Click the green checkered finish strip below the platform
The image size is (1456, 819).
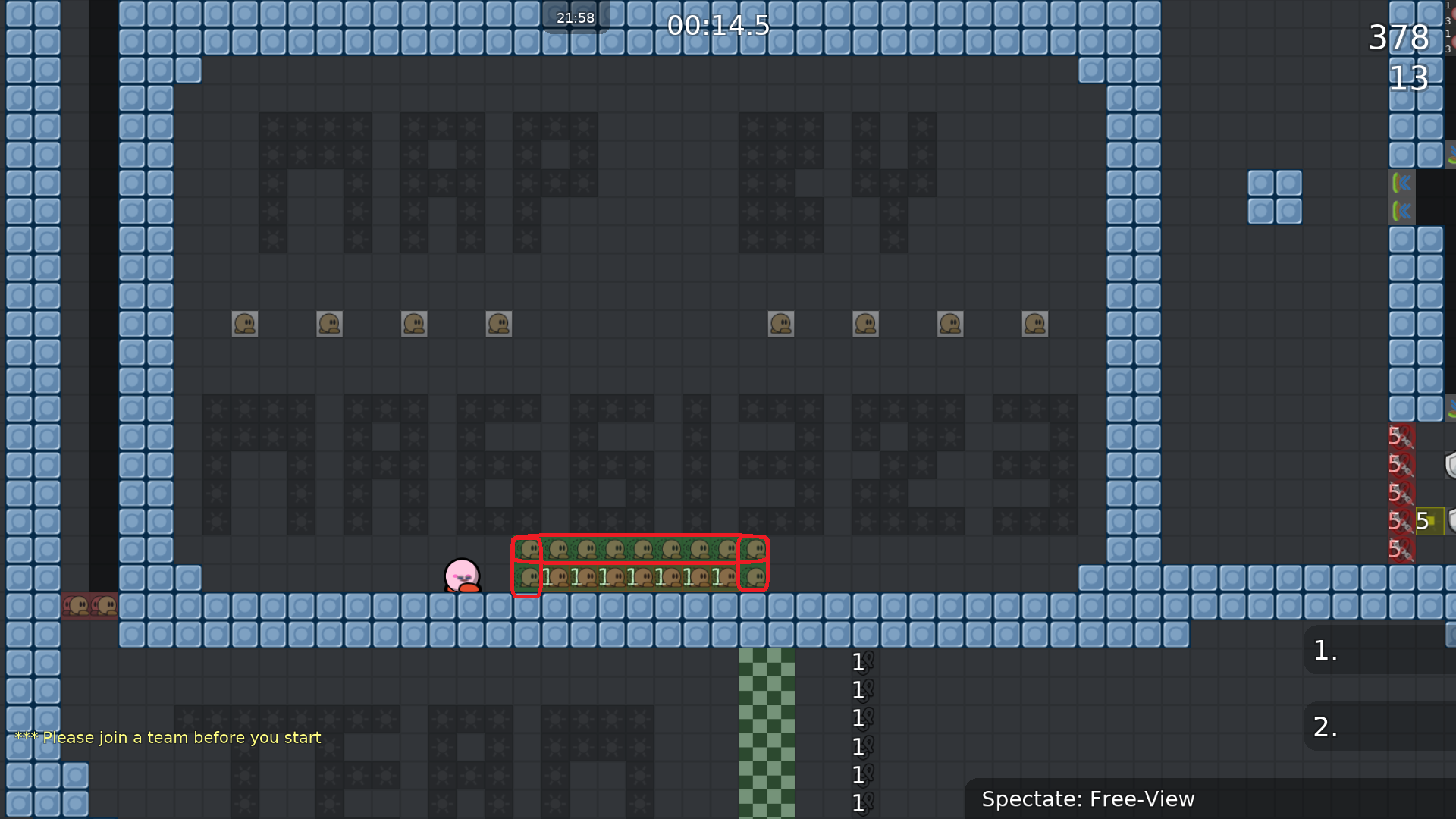pos(767,728)
